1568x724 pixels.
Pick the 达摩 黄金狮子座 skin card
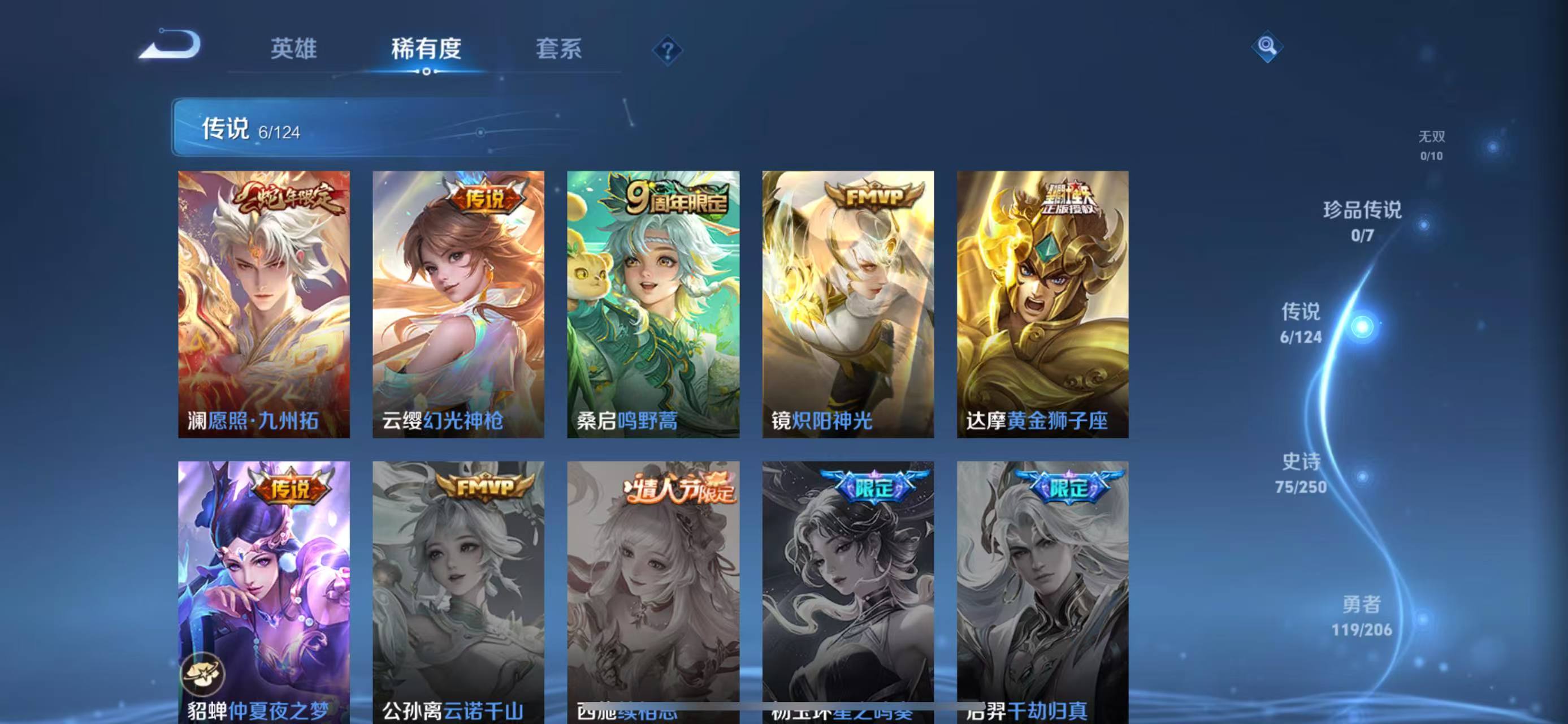point(1042,304)
